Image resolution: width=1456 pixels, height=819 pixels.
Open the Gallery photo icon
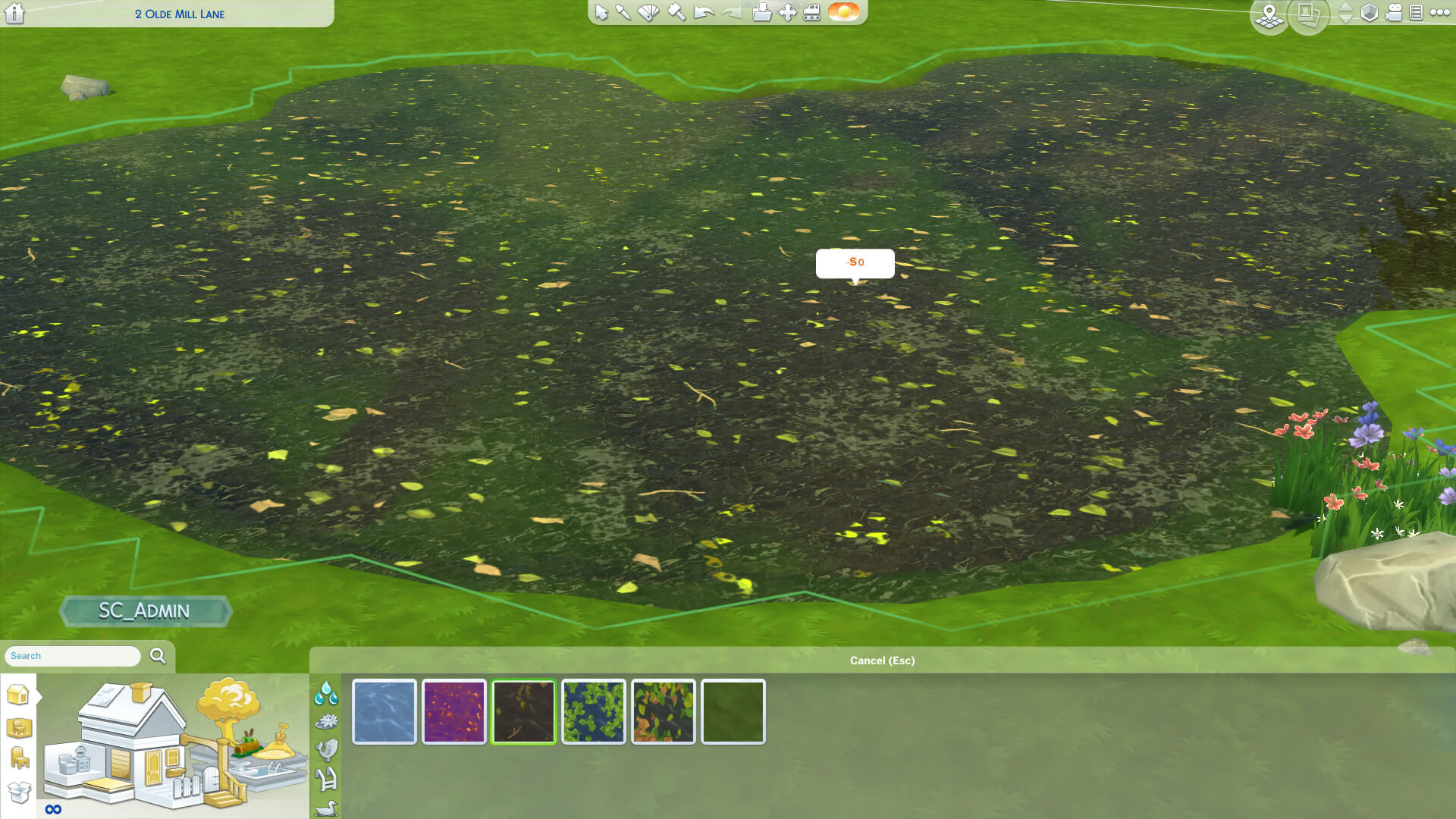tap(1307, 14)
